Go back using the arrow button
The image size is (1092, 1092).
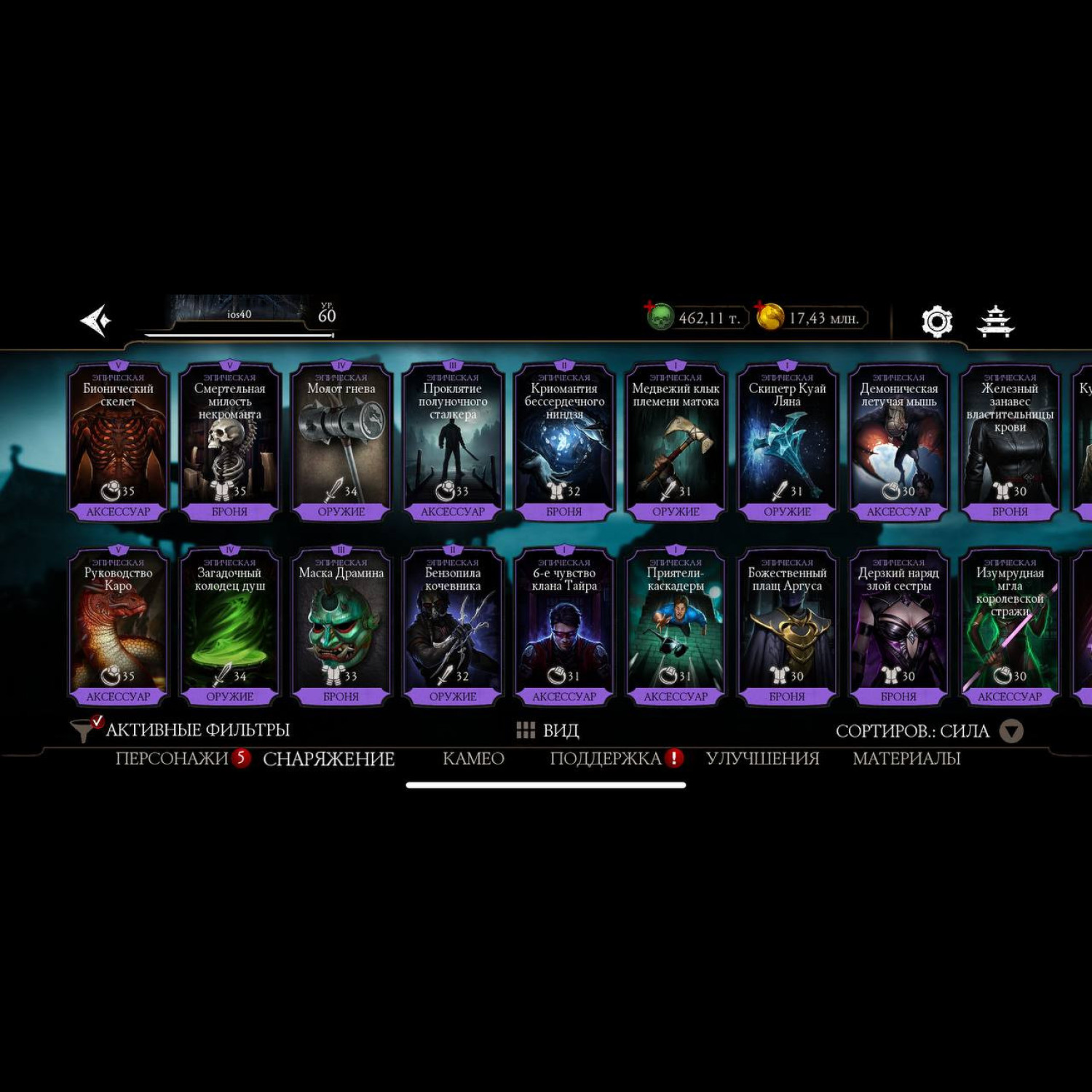tap(95, 320)
